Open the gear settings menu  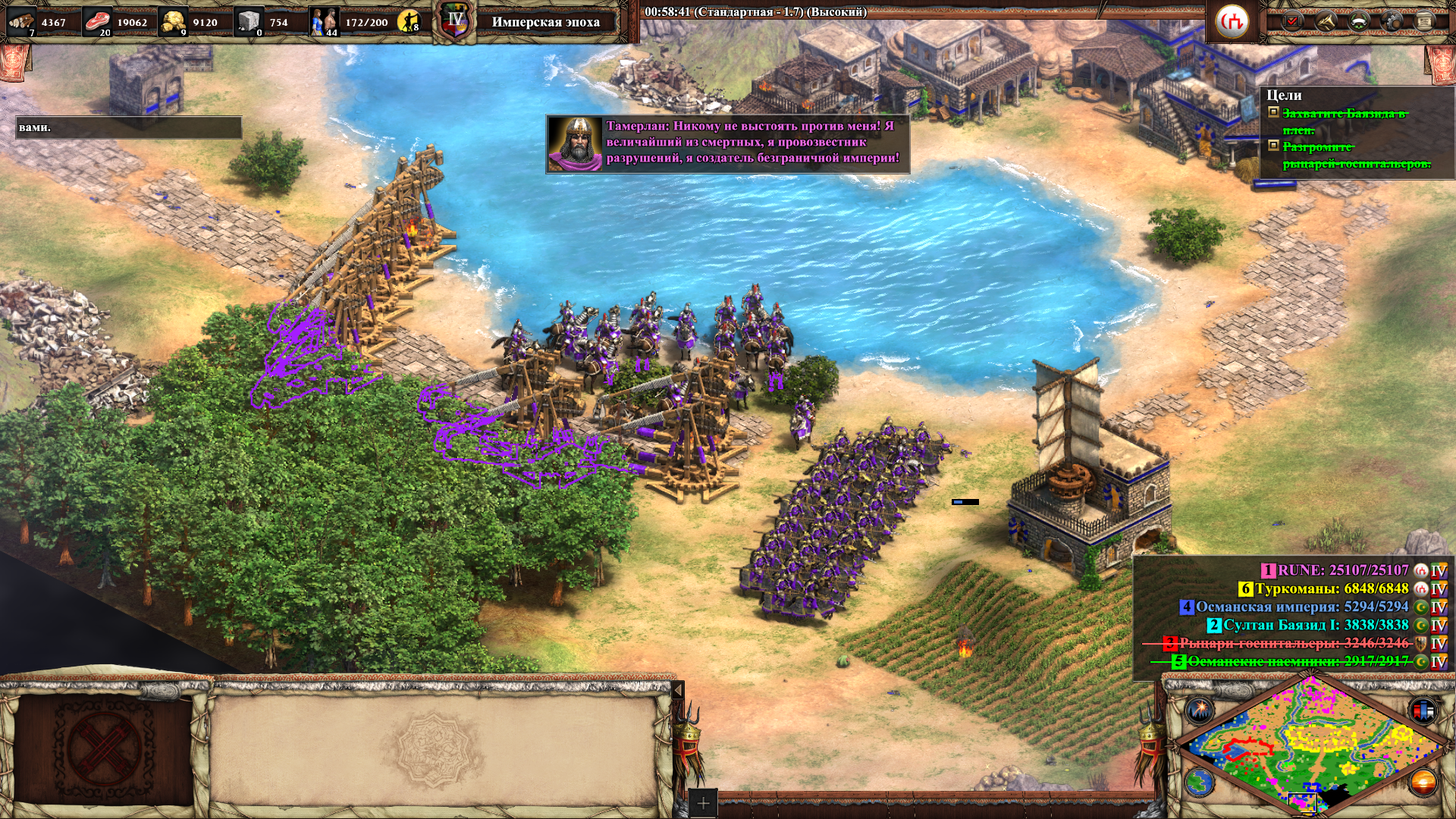pos(1392,21)
